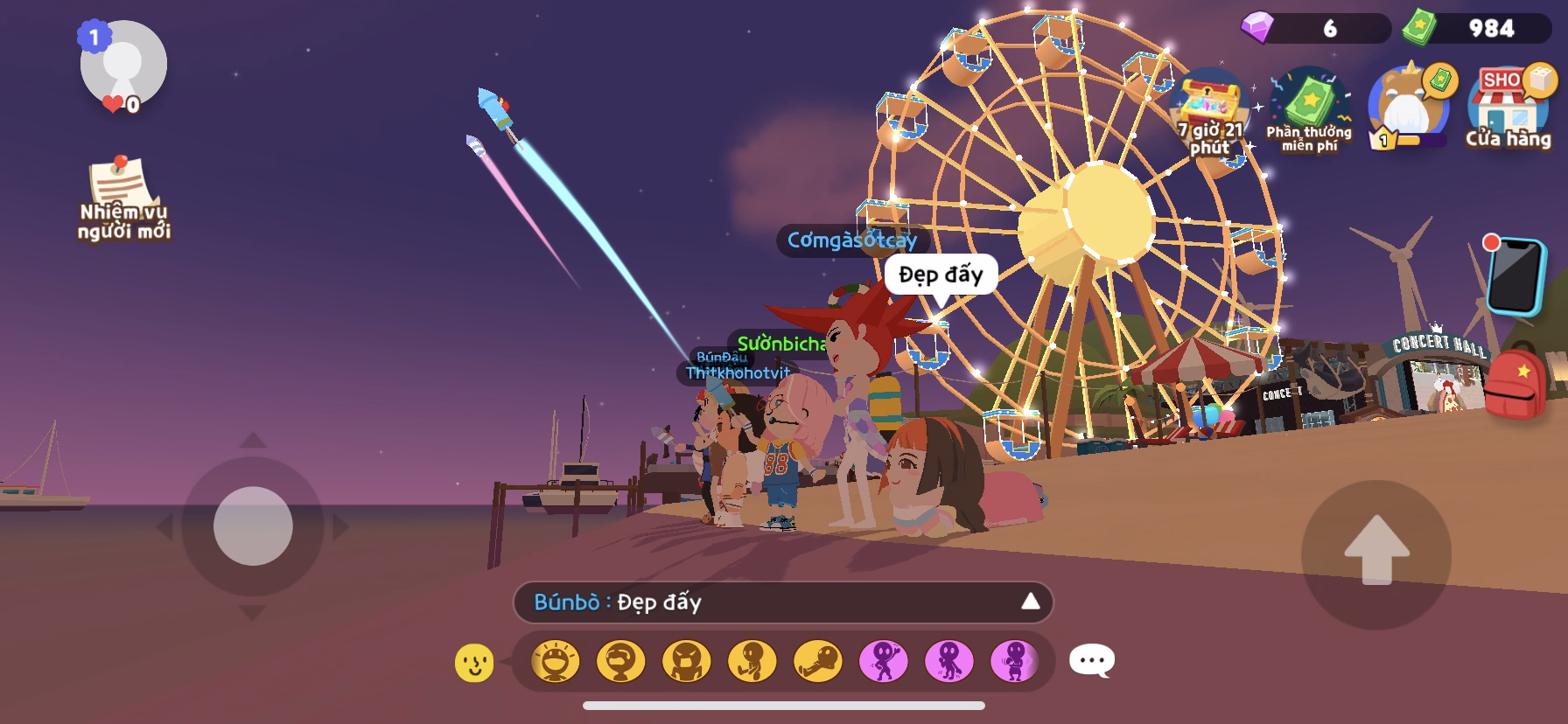This screenshot has height=724, width=1568.
Task: Open the chat speech bubble
Action: pos(1092,661)
